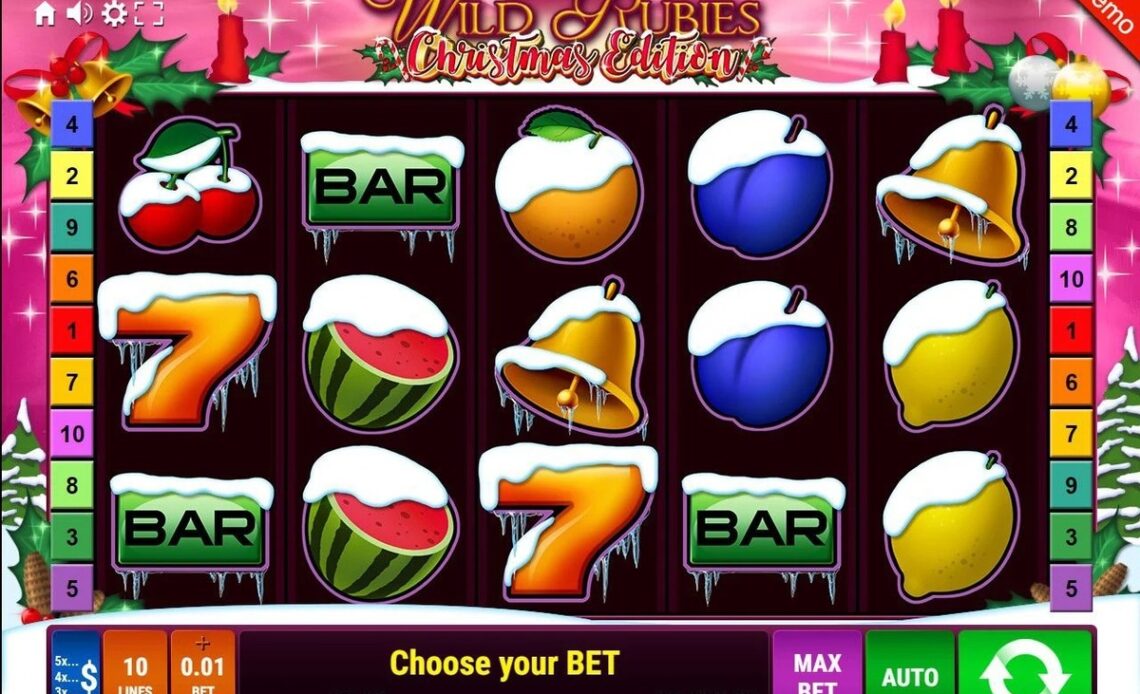Go to the home screen
1140x694 pixels.
(45, 13)
